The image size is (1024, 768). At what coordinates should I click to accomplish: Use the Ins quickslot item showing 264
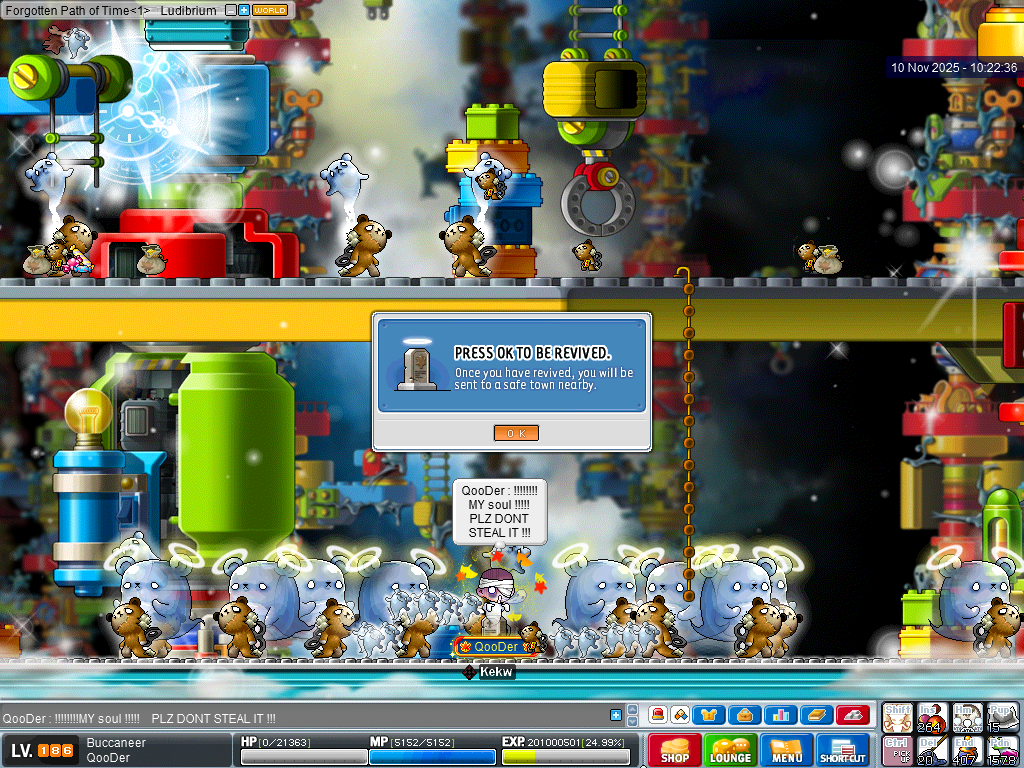tap(932, 716)
